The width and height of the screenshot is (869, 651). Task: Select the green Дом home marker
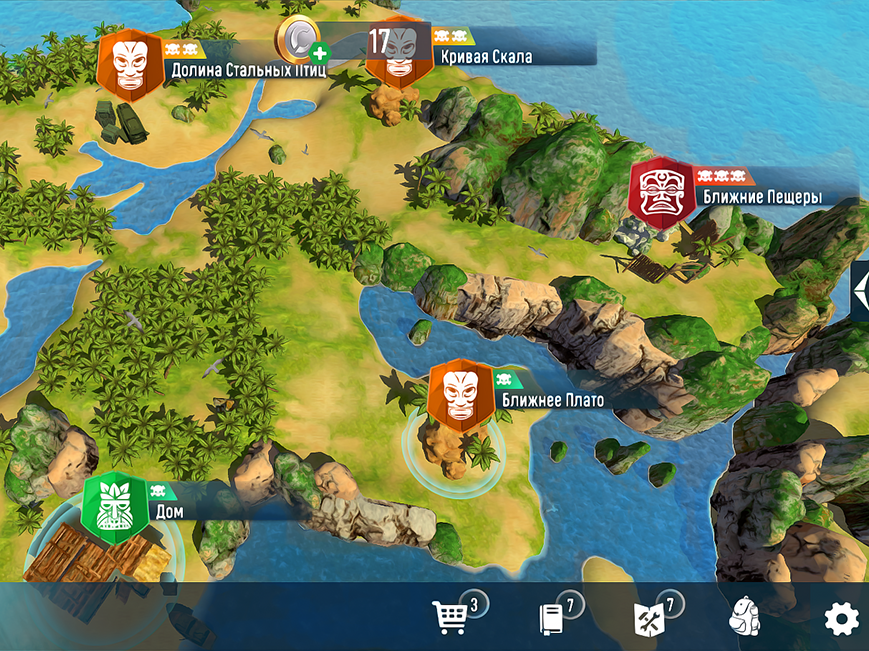click(115, 507)
